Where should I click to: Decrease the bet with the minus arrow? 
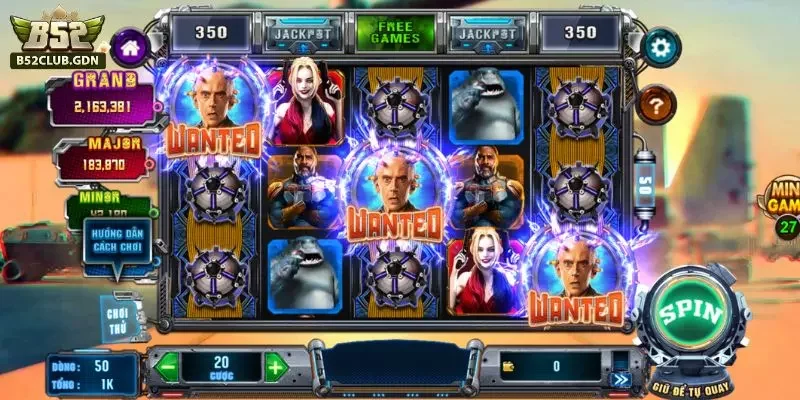click(167, 366)
